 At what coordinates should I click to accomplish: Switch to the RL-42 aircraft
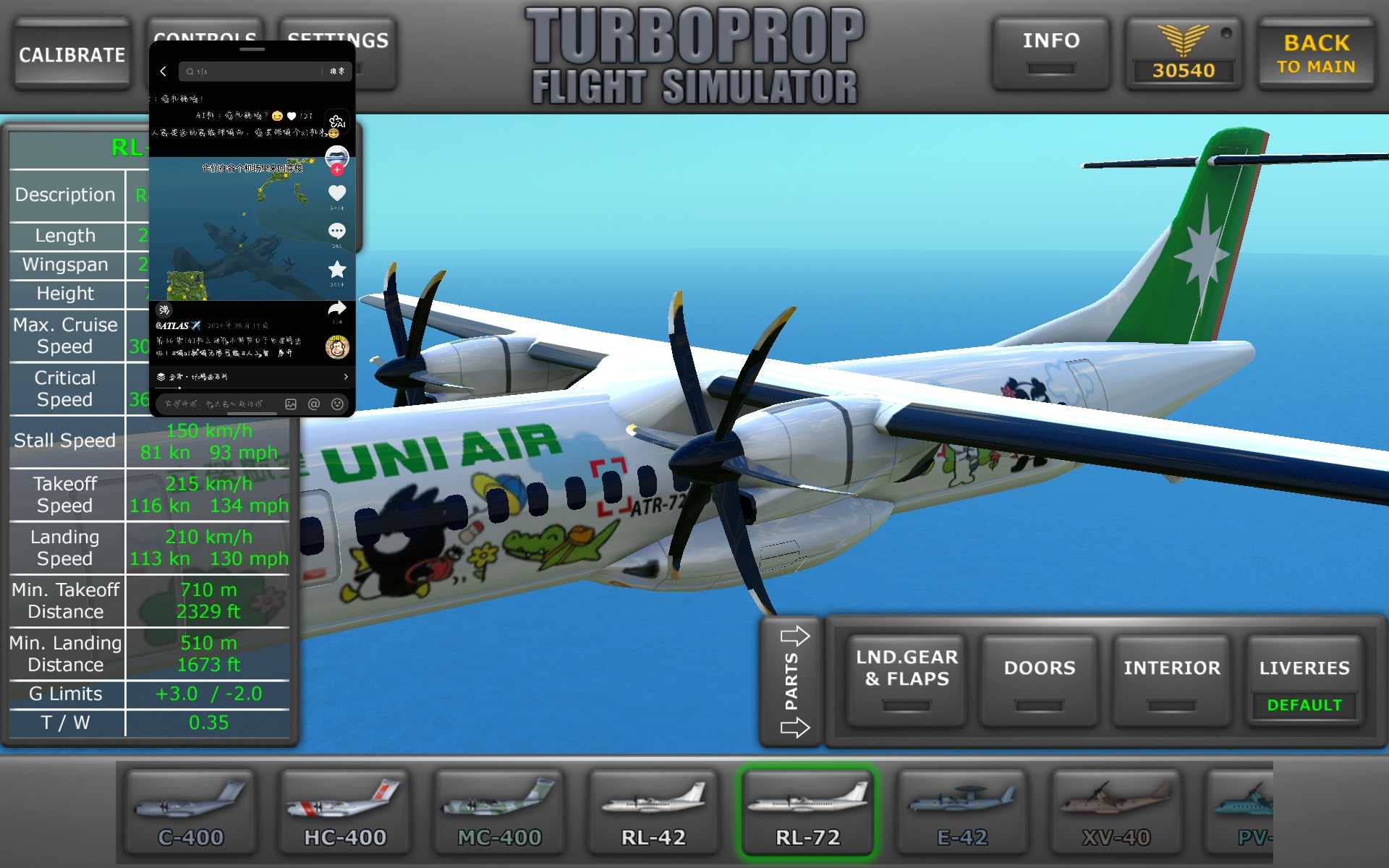(x=653, y=812)
